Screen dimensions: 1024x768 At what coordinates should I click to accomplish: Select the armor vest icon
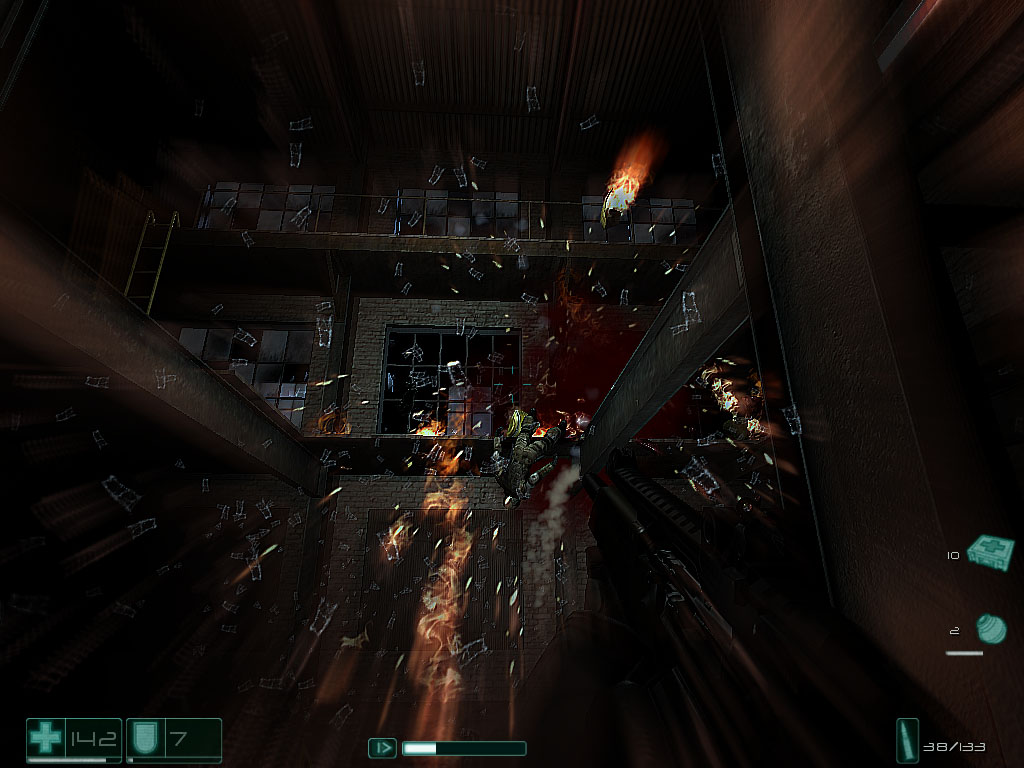144,740
